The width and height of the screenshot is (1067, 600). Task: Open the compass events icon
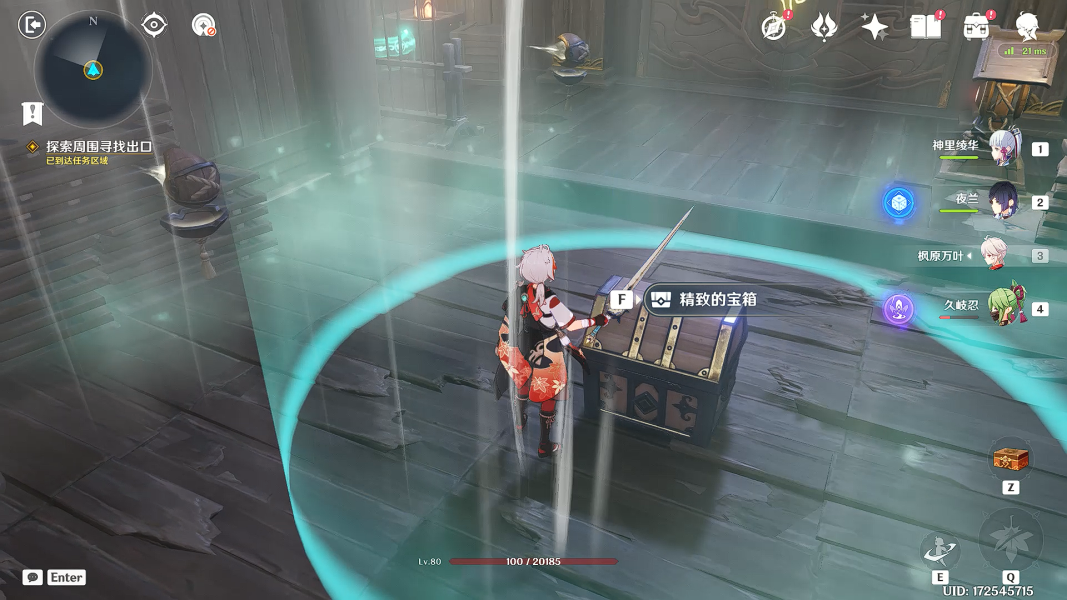click(x=774, y=26)
